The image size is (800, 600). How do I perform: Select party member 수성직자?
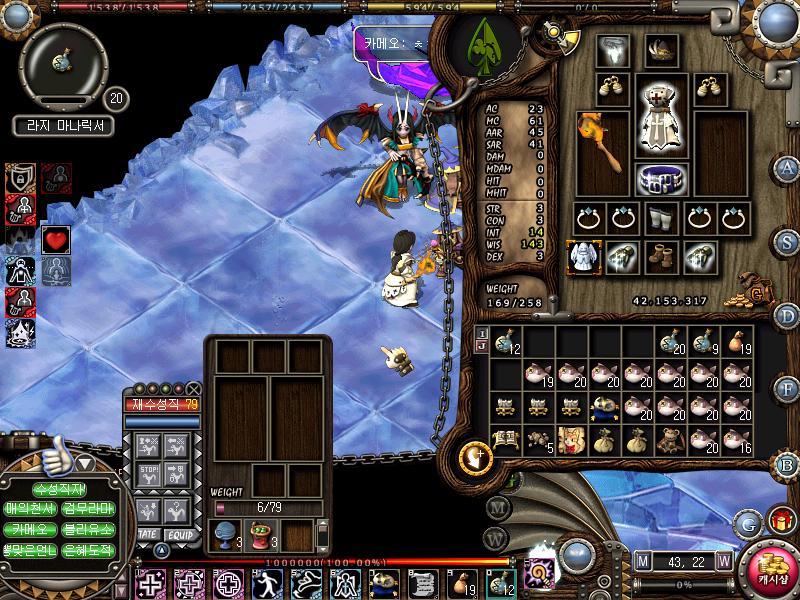pyautogui.click(x=60, y=490)
